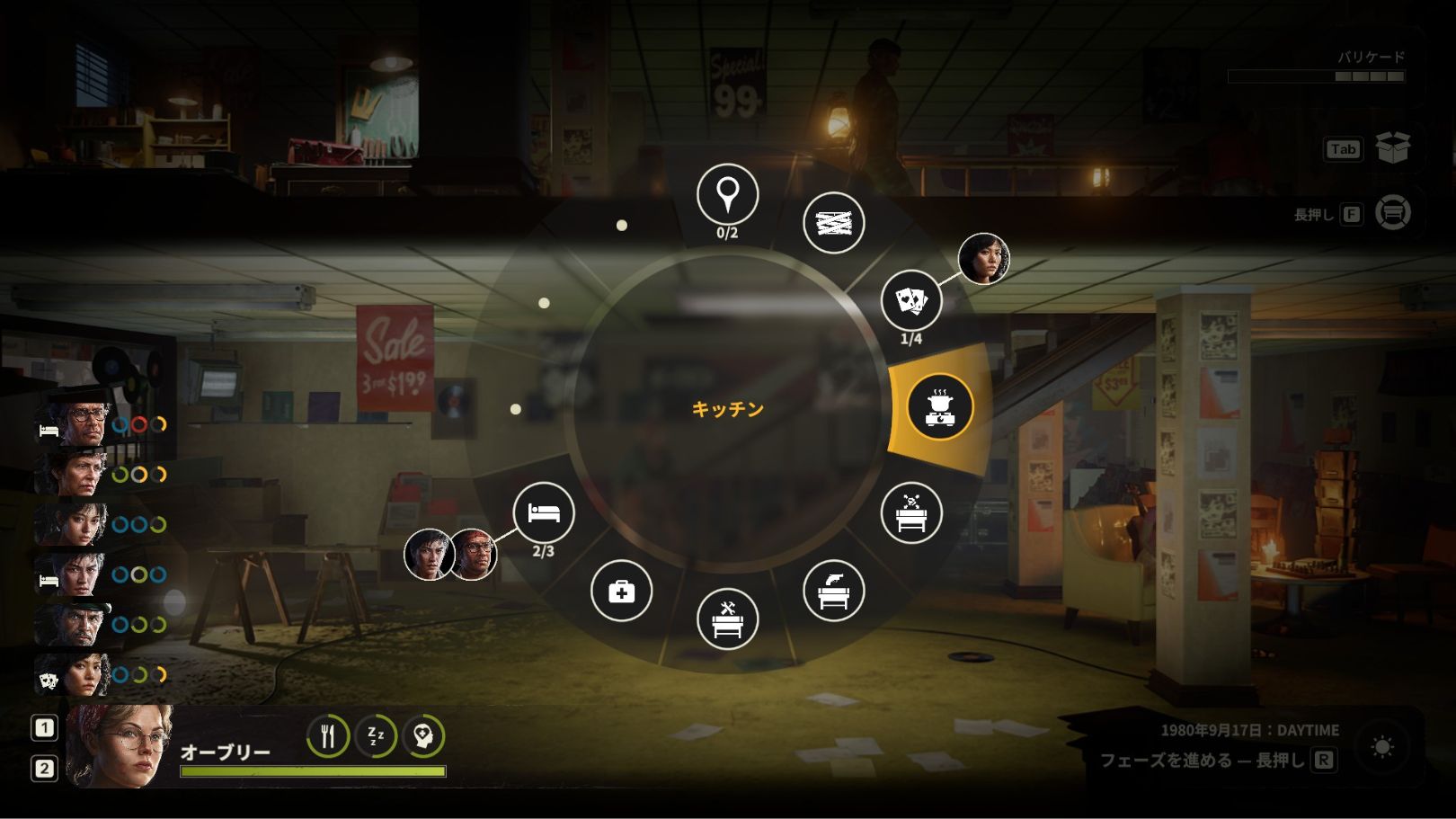This screenshot has height=819, width=1456.
Task: Click Aubrey's hunger fork and knife icon
Action: coord(328,736)
